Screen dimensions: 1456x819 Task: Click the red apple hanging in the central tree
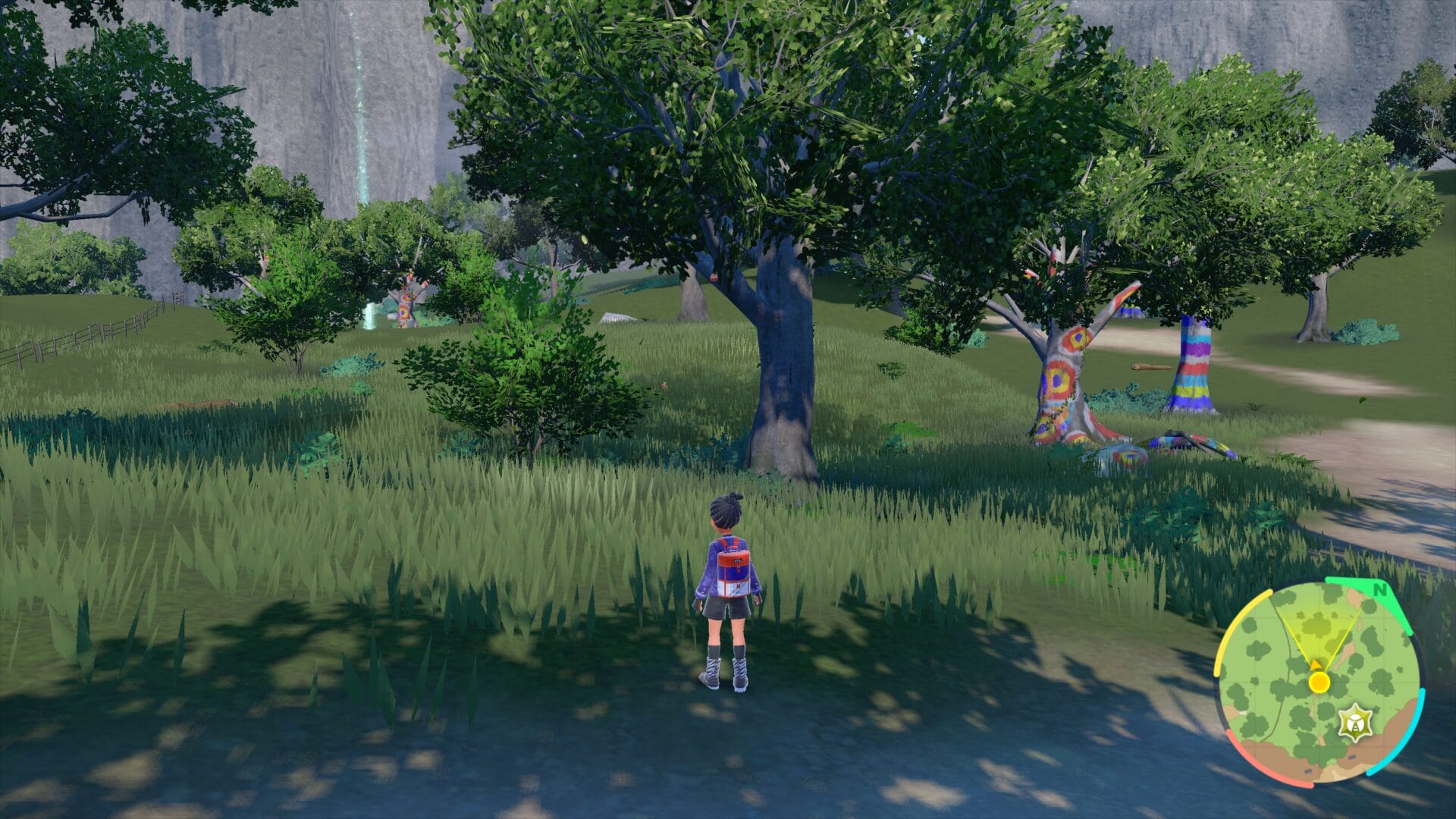(x=714, y=278)
